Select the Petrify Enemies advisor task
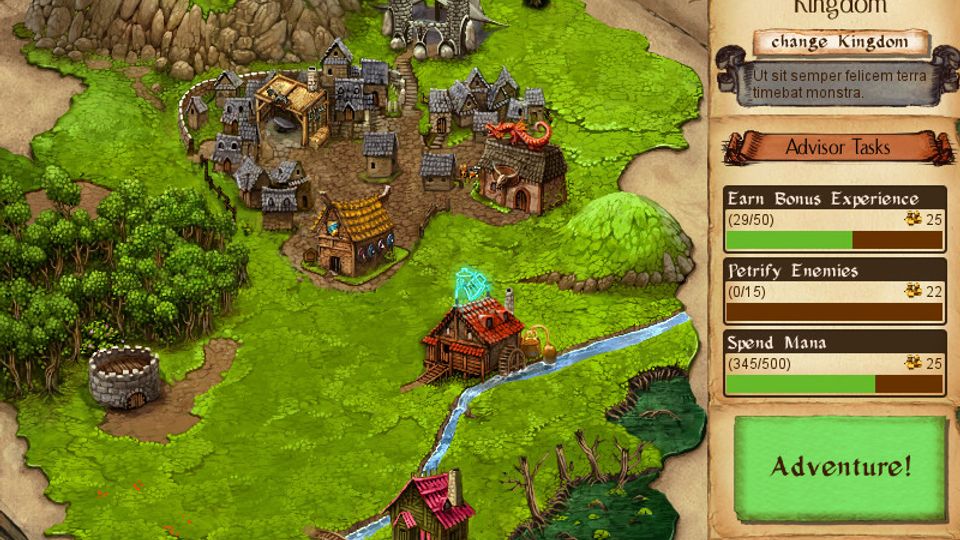The image size is (960, 540). 834,290
